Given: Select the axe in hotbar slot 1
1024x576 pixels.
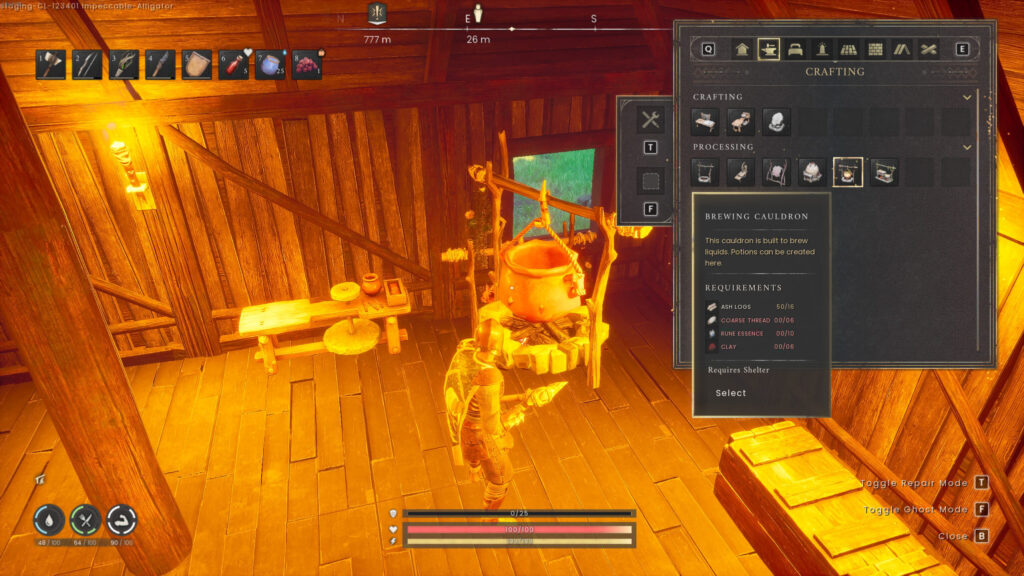Looking at the screenshot, I should 51,64.
